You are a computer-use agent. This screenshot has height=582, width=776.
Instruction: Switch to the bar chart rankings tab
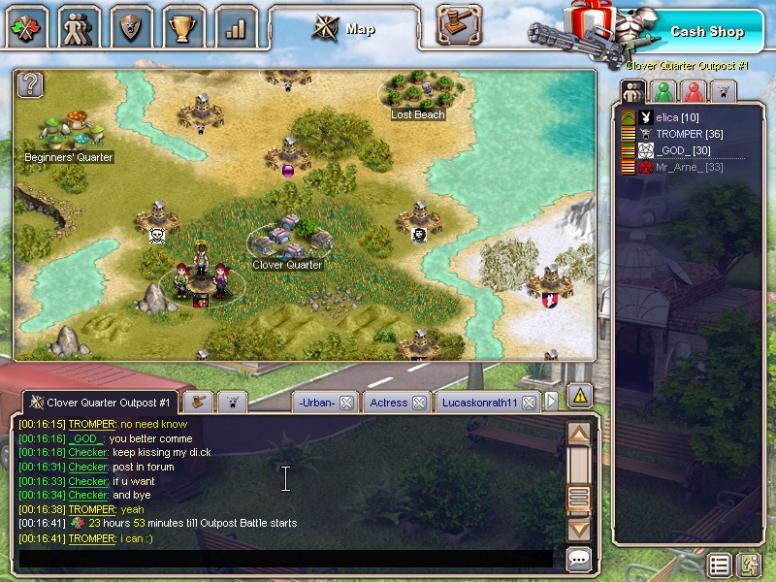pyautogui.click(x=235, y=27)
